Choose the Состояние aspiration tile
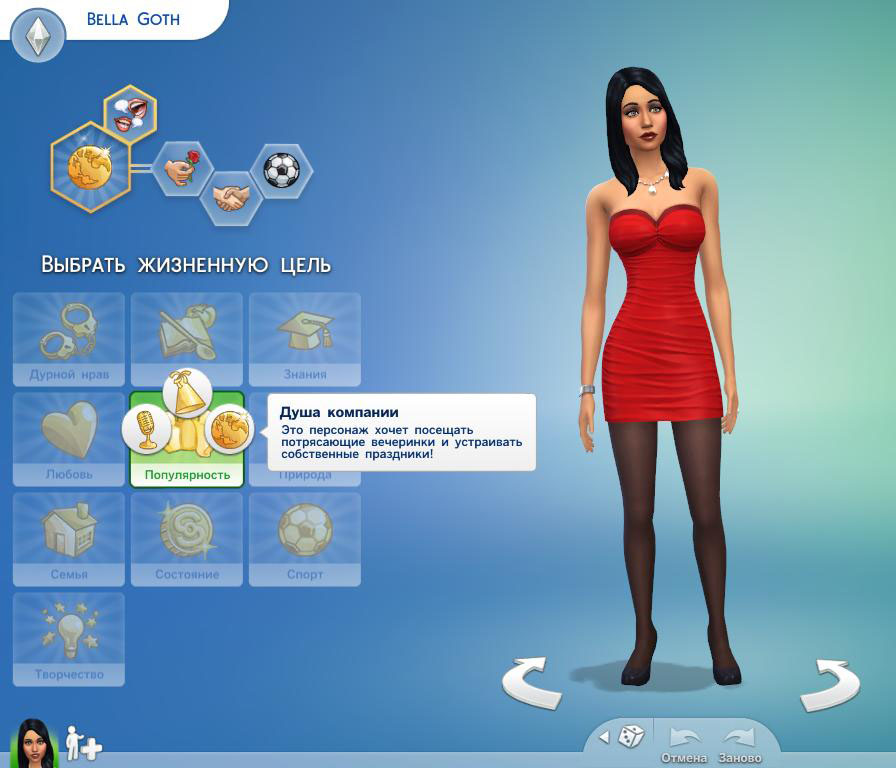This screenshot has width=896, height=768. pyautogui.click(x=187, y=539)
